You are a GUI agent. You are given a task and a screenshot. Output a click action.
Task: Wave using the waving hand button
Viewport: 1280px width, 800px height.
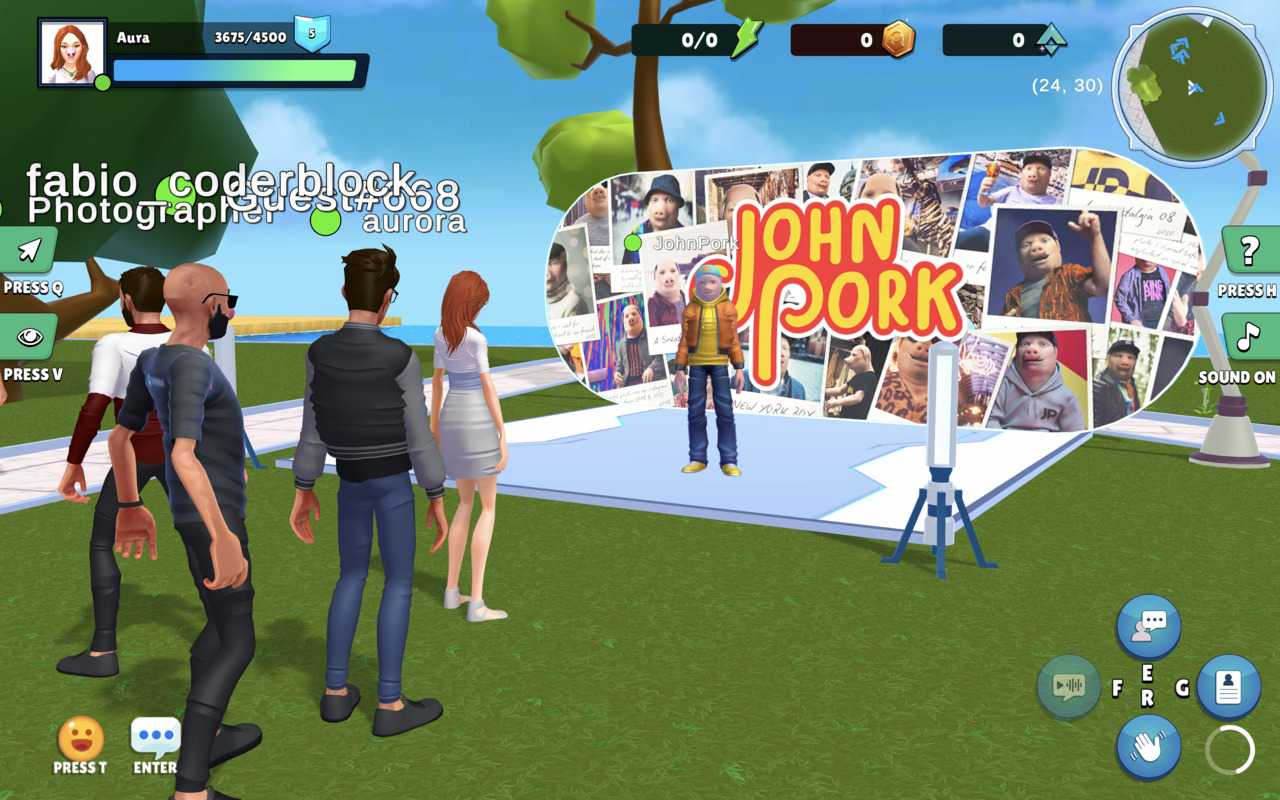pos(1148,746)
